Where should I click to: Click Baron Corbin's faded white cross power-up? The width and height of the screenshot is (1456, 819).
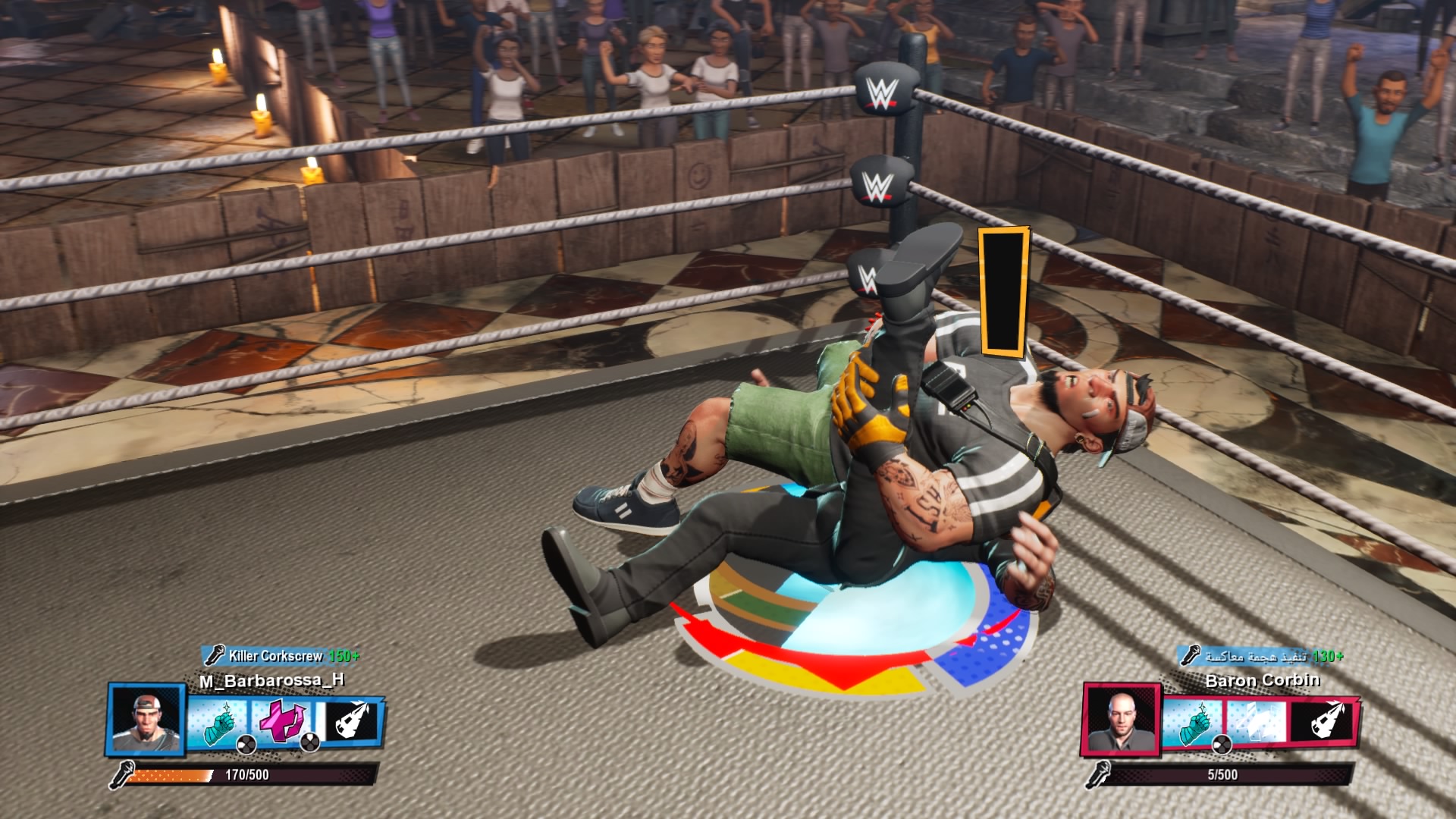pos(1257,721)
